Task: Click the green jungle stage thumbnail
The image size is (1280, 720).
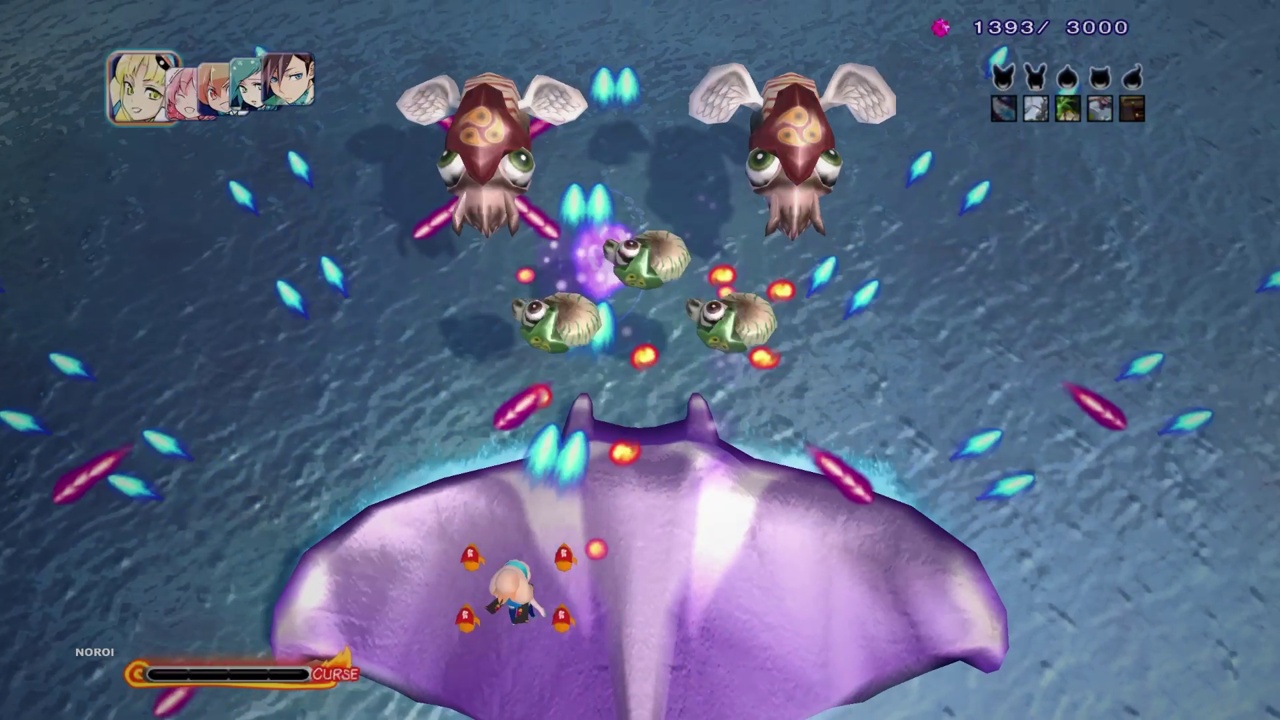Action: point(1067,110)
